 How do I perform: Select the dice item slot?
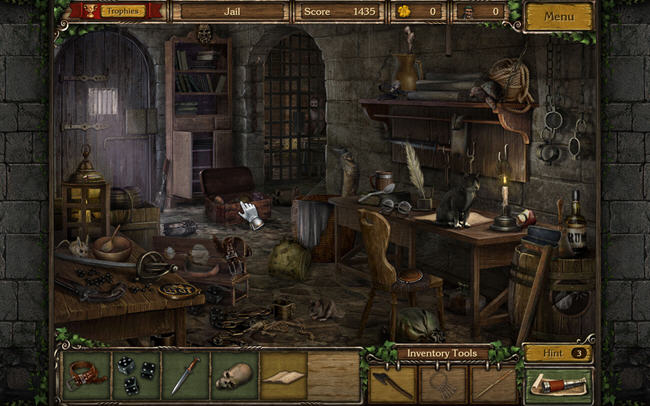pyautogui.click(x=135, y=376)
